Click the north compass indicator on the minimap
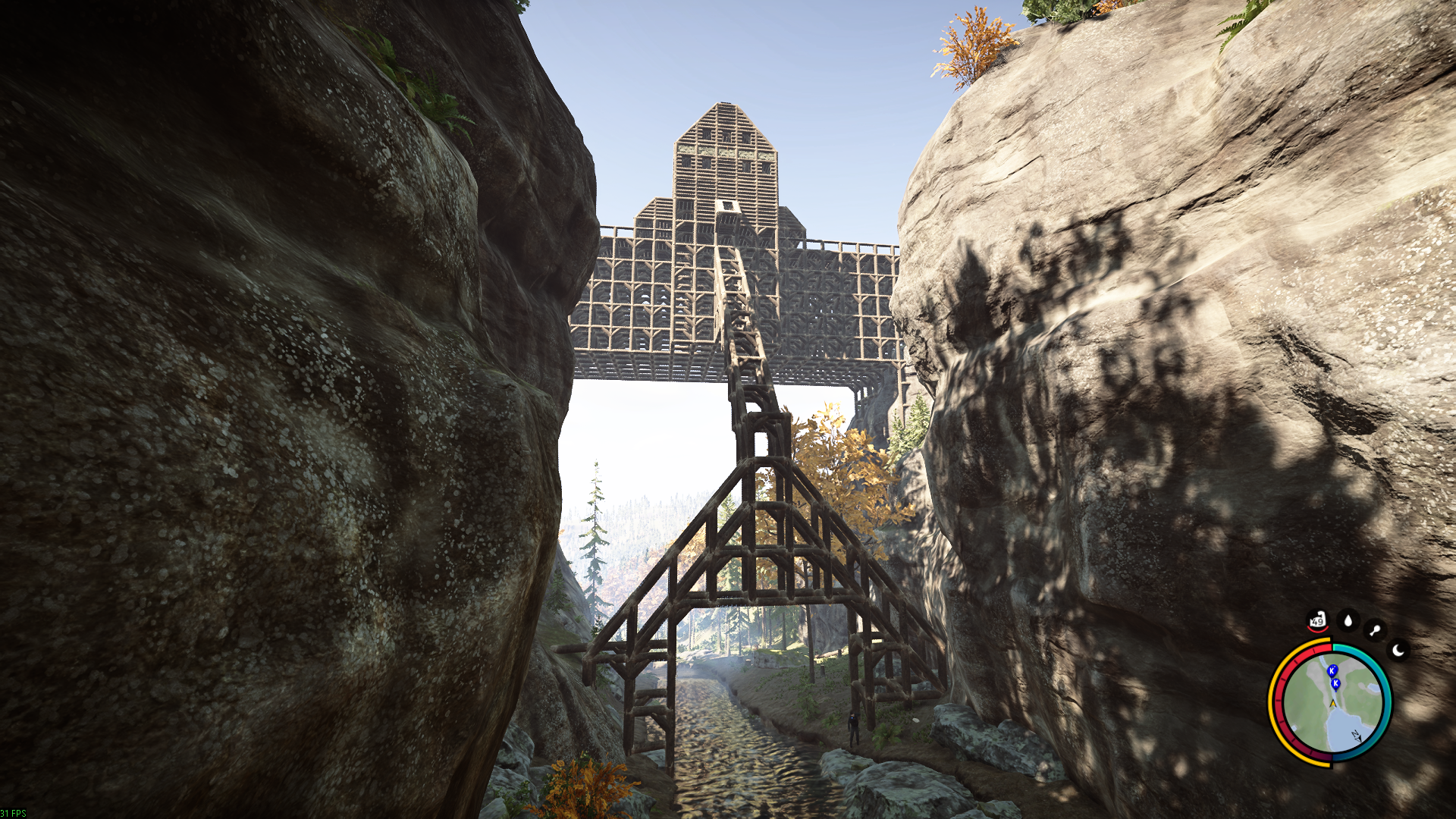 pyautogui.click(x=1355, y=736)
